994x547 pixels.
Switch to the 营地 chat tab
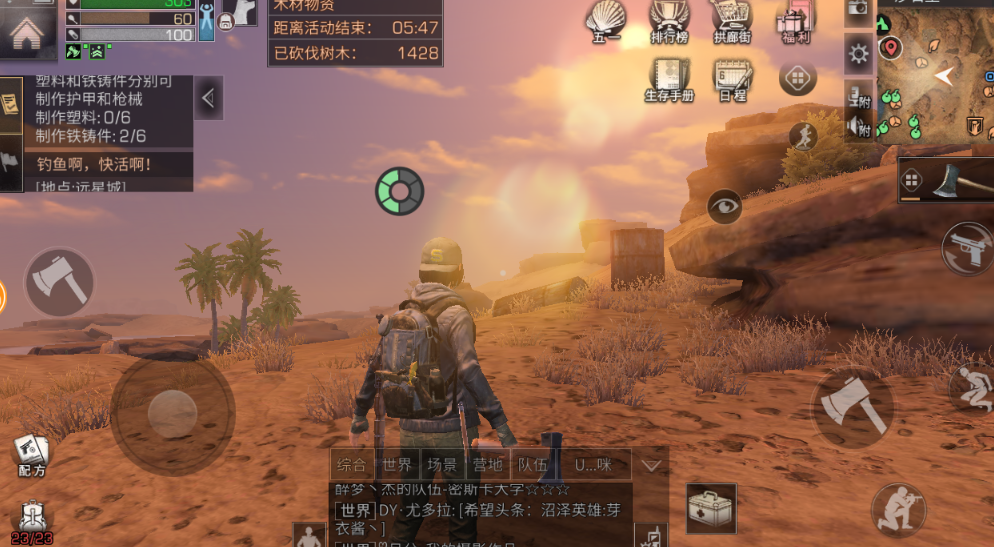[487, 465]
